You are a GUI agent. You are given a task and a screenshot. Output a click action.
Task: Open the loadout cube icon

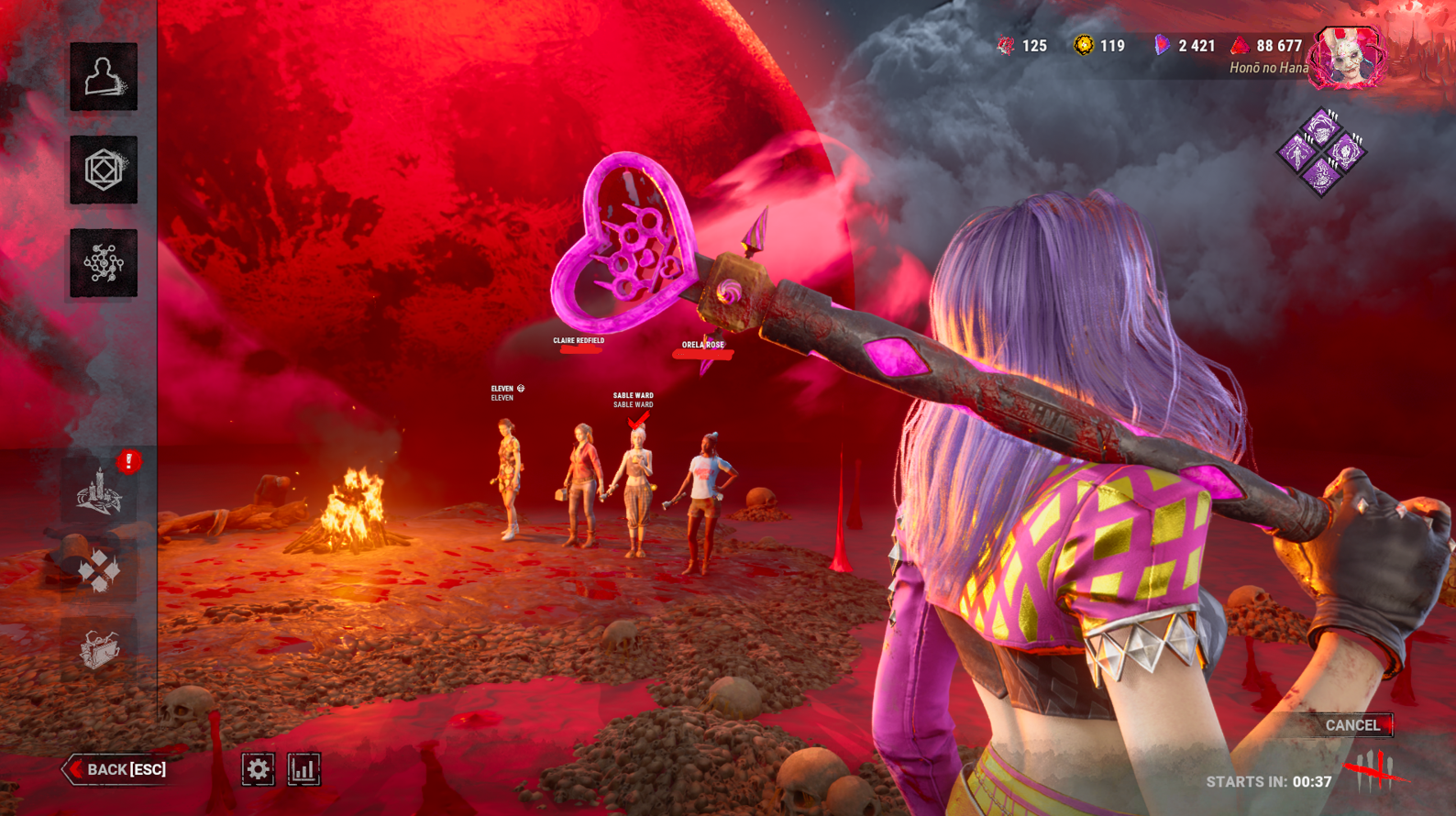point(104,171)
